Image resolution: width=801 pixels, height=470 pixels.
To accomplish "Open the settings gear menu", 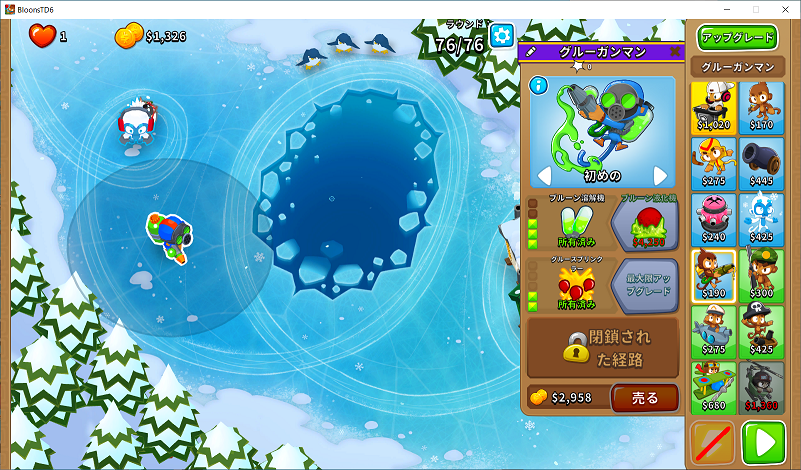I will pyautogui.click(x=501, y=37).
